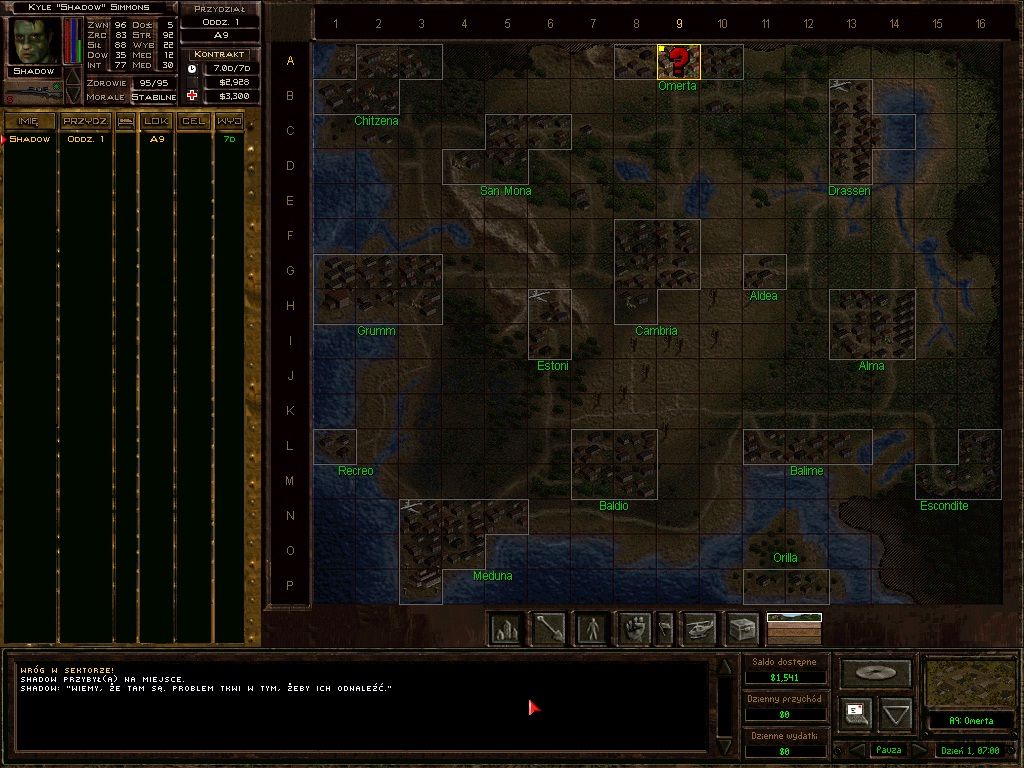Click the downward triangle tactical button

coord(896,714)
